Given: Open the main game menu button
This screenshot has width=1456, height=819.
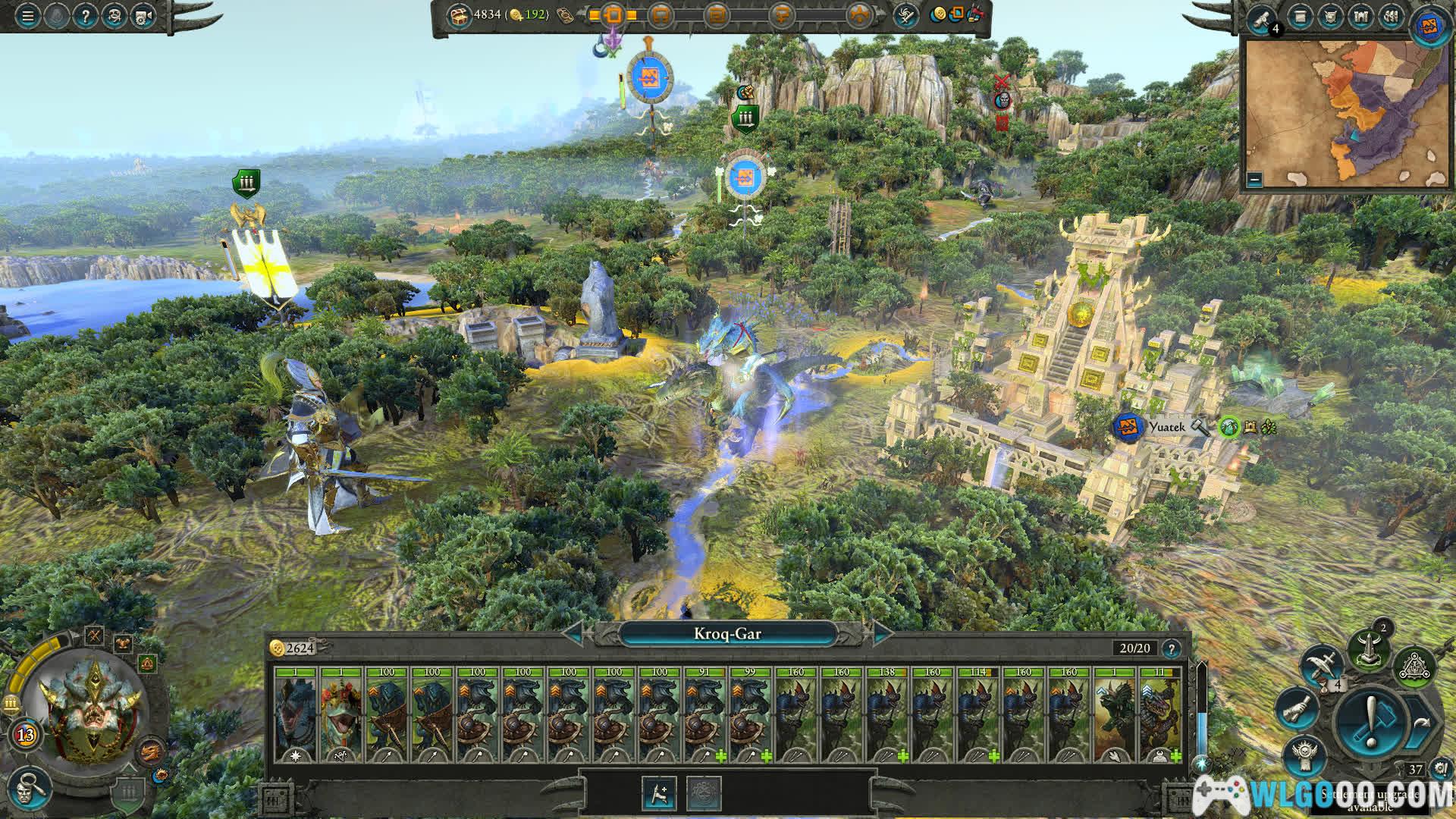Looking at the screenshot, I should pyautogui.click(x=27, y=17).
